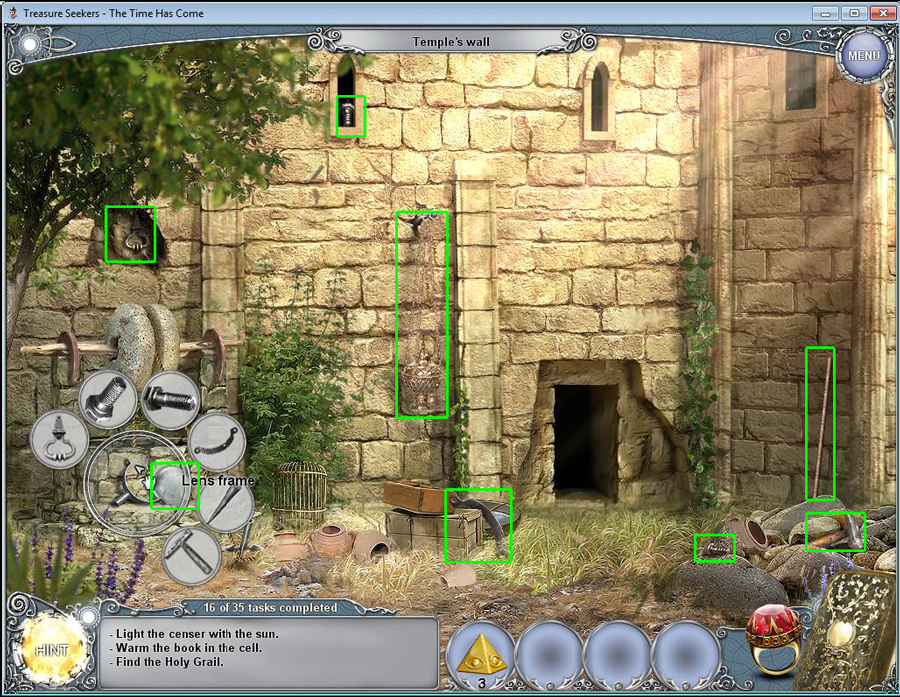Select the upright hex bolt icon
The height and width of the screenshot is (697, 900).
pyautogui.click(x=108, y=400)
